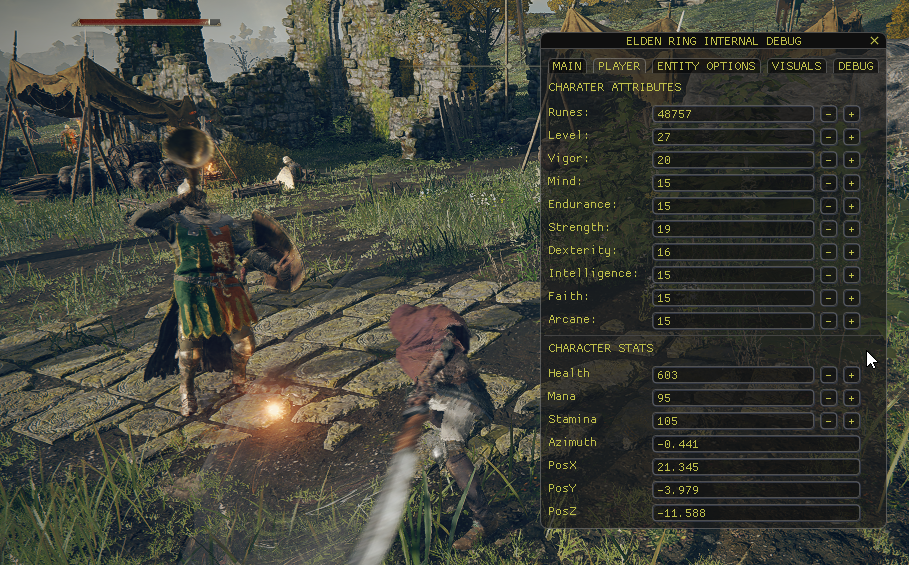
Task: Increase Runes with the plus button
Action: pos(851,114)
